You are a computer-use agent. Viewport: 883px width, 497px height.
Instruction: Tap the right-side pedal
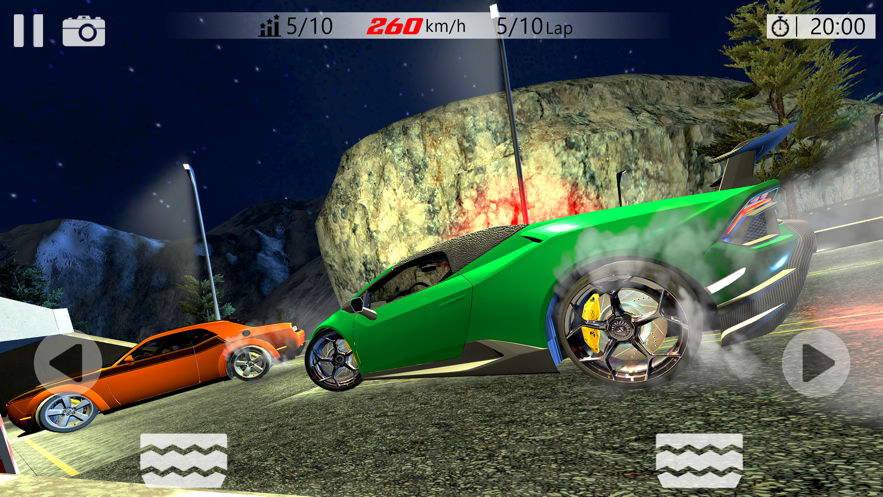pyautogui.click(x=699, y=461)
